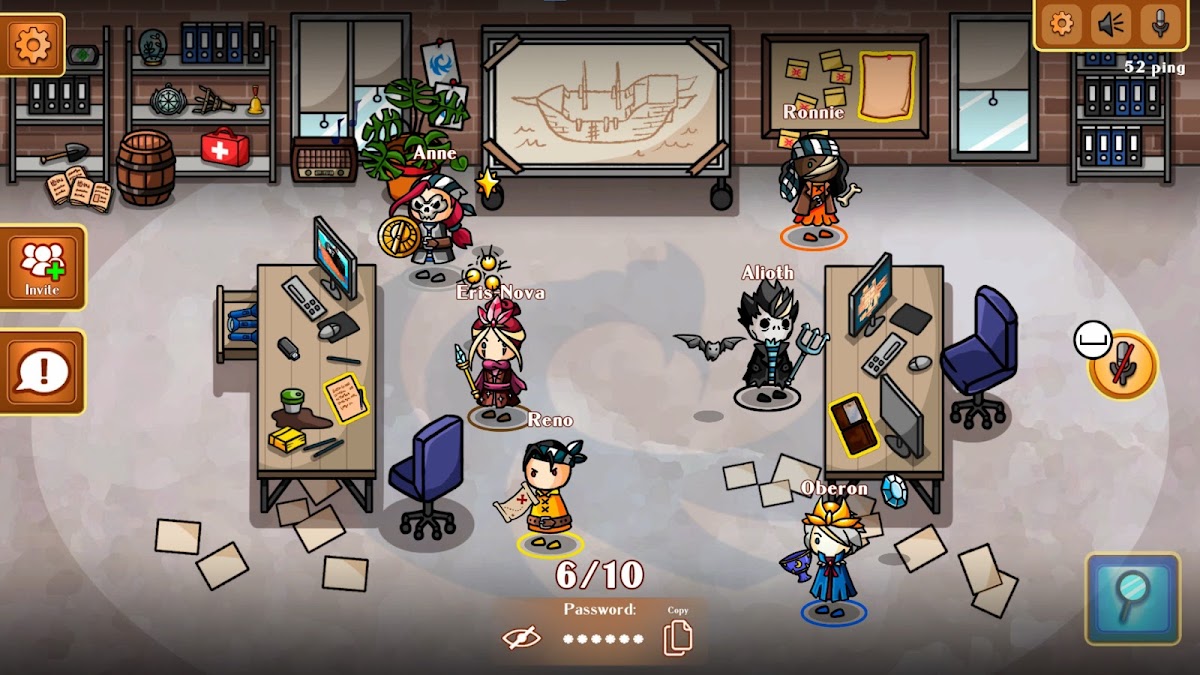Open the gear options beside the speaker icon
The width and height of the screenshot is (1200, 675).
coord(1061,23)
